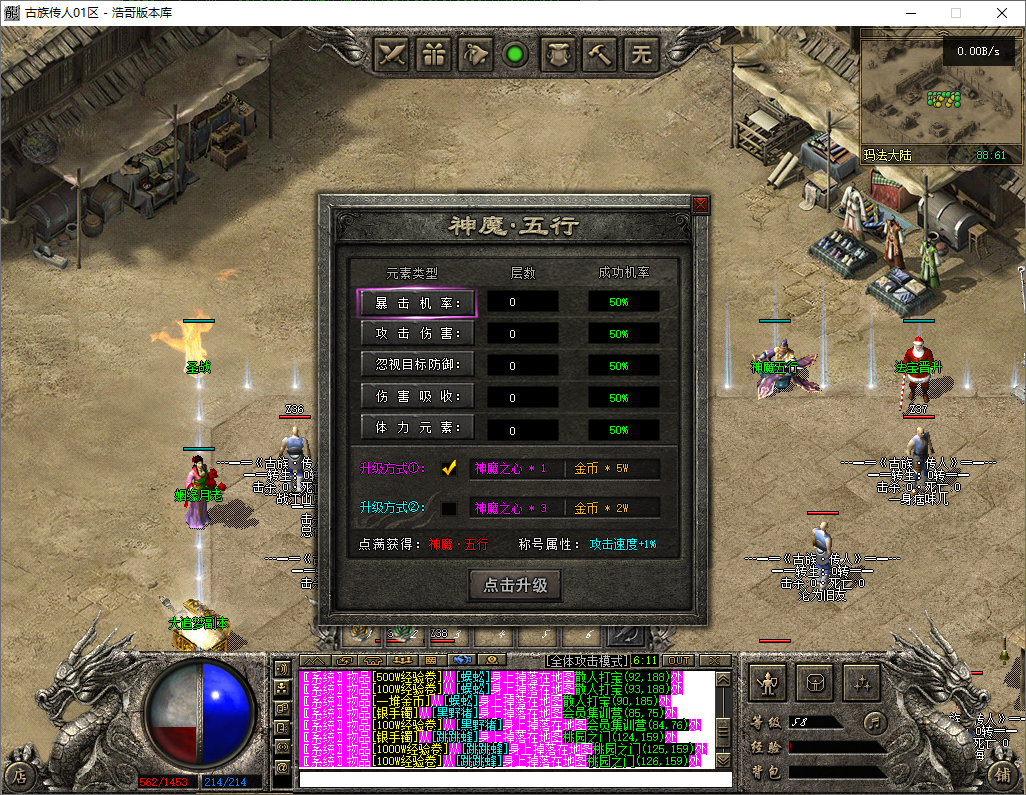The image size is (1026, 795).
Task: Activate the green orb button
Action: click(516, 54)
